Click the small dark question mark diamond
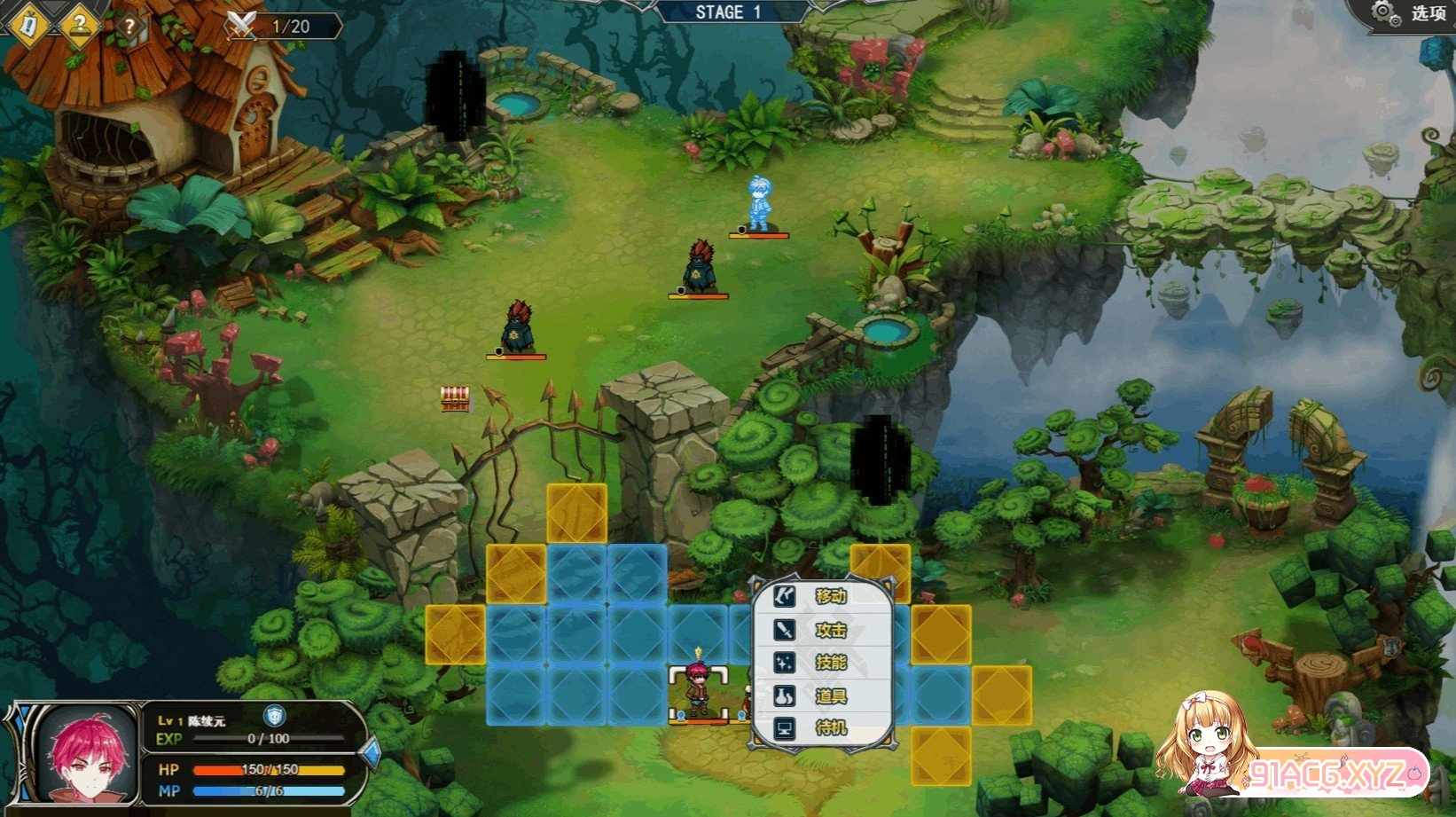 click(129, 27)
